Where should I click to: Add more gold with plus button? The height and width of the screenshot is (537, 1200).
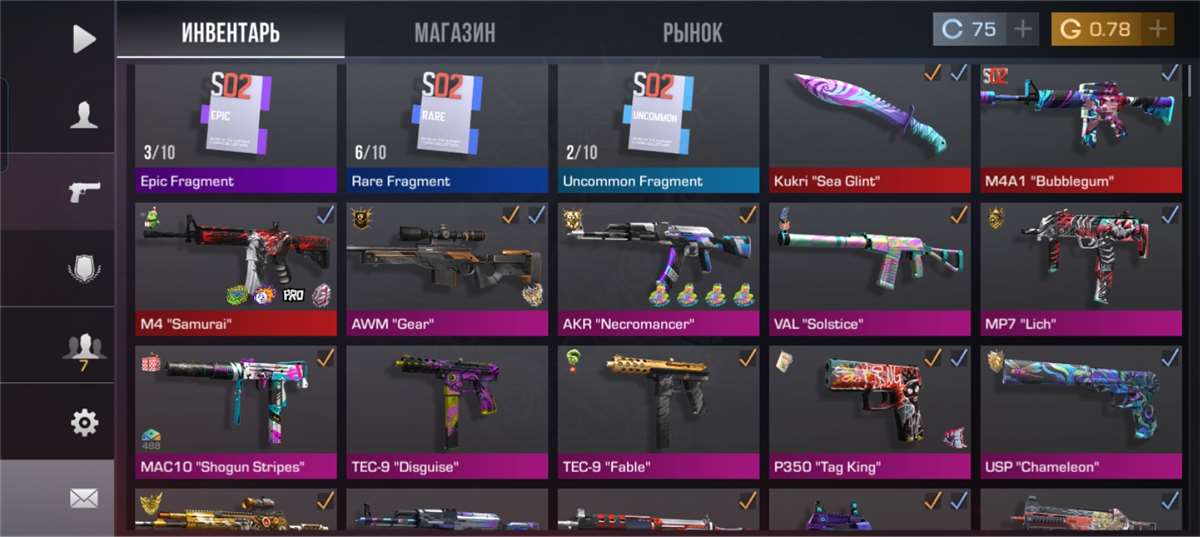tap(1157, 29)
